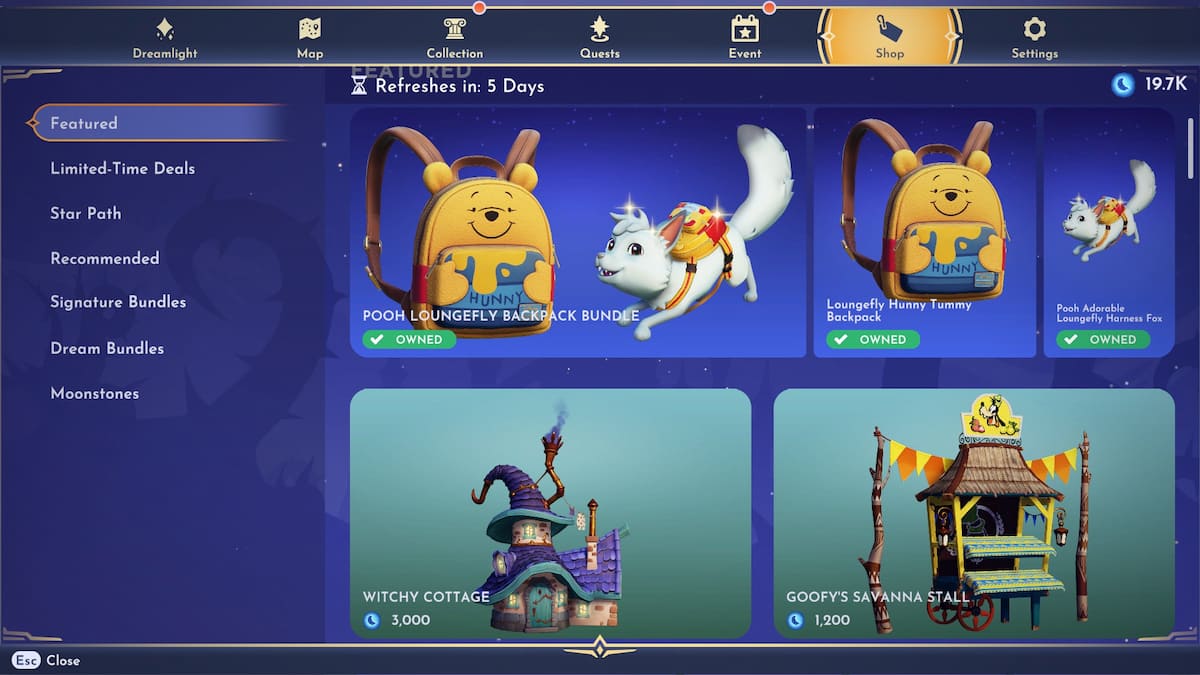The height and width of the screenshot is (675, 1200).
Task: Select the Shop tab
Action: 889,38
